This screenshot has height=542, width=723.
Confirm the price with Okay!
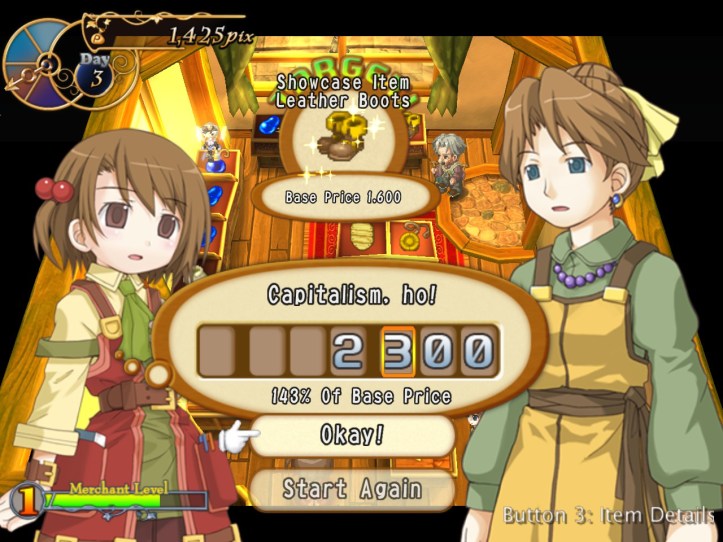coord(353,436)
